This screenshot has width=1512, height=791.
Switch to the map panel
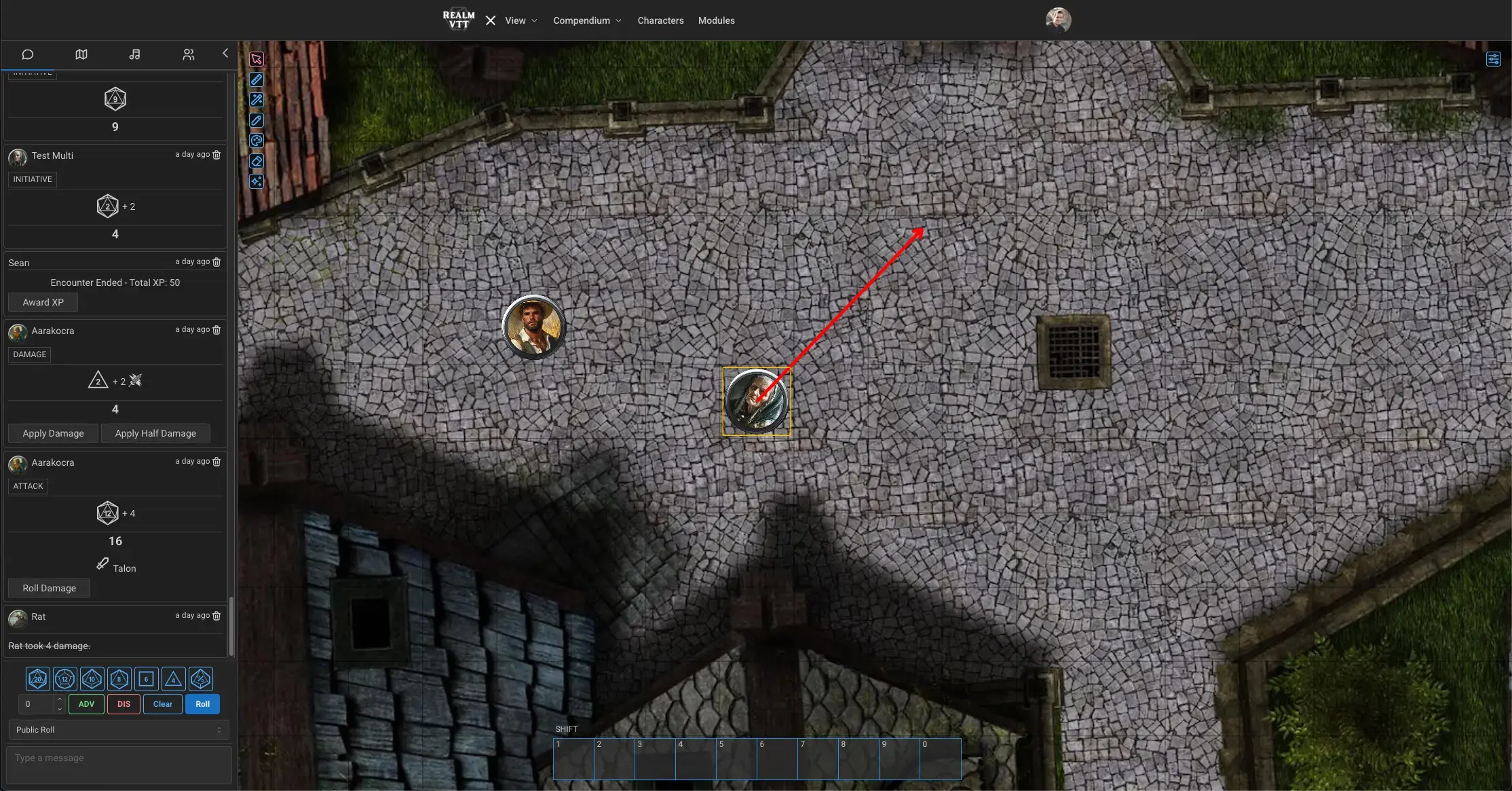(x=81, y=54)
